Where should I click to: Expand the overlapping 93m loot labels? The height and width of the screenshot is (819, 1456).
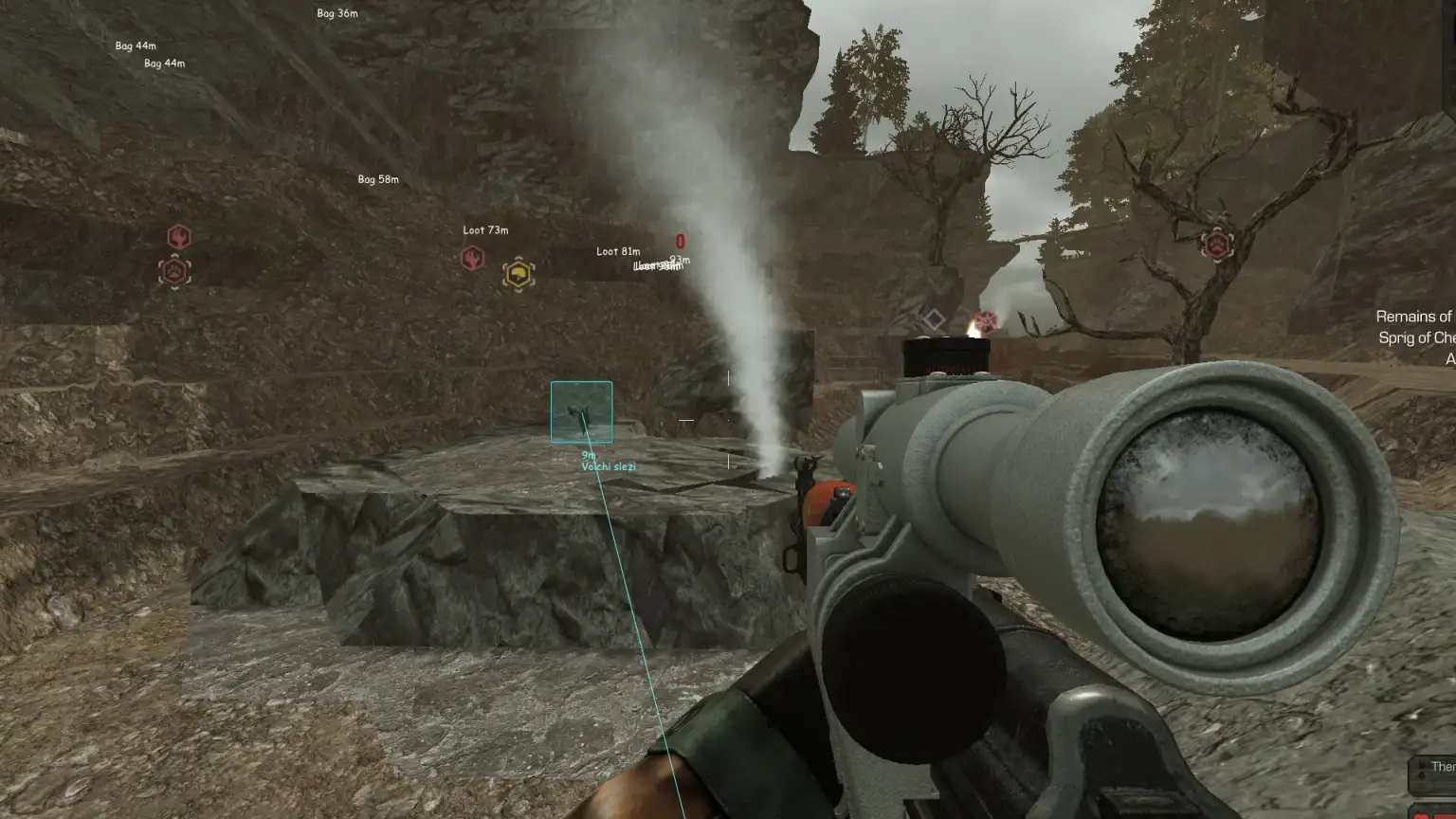coord(660,265)
